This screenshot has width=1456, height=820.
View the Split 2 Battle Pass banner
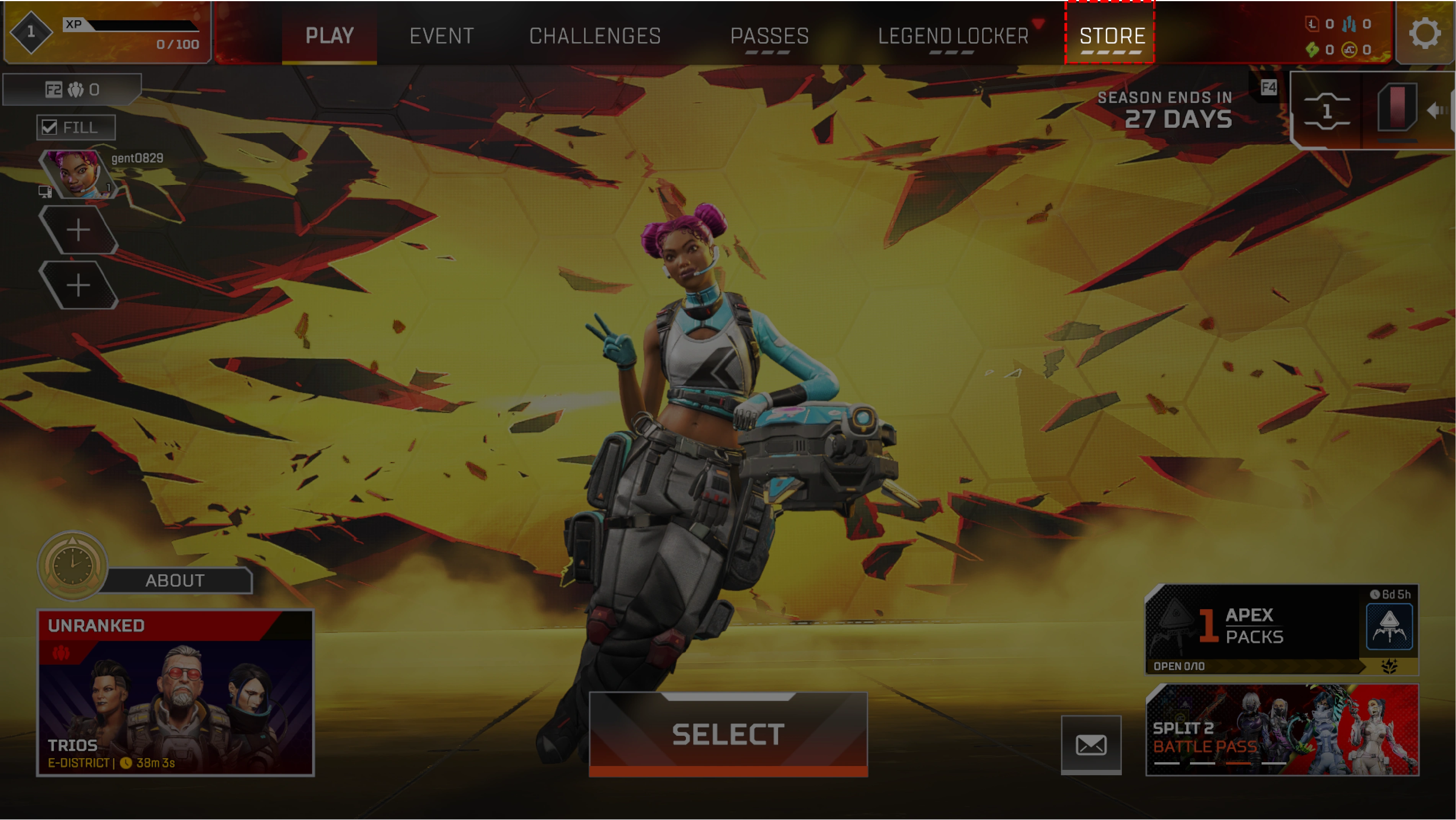[x=1282, y=730]
